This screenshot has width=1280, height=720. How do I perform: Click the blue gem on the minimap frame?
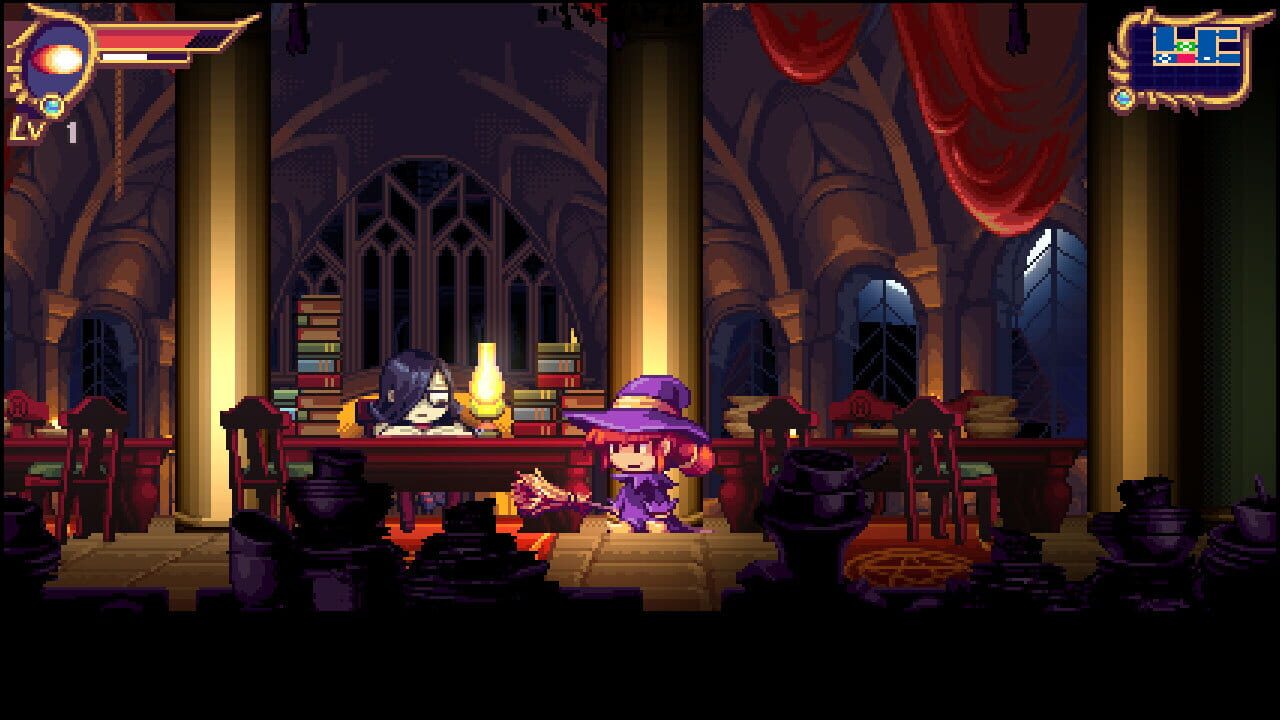[1122, 97]
